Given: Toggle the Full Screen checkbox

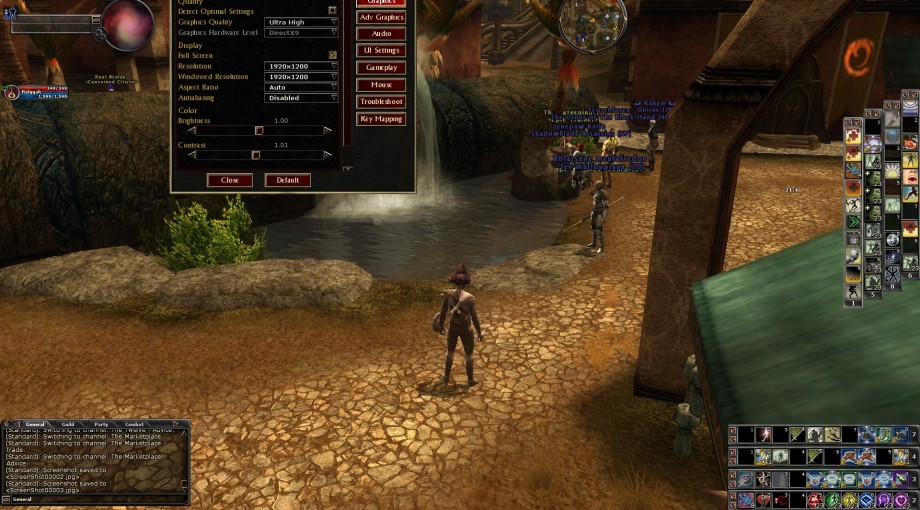Looking at the screenshot, I should pos(333,55).
